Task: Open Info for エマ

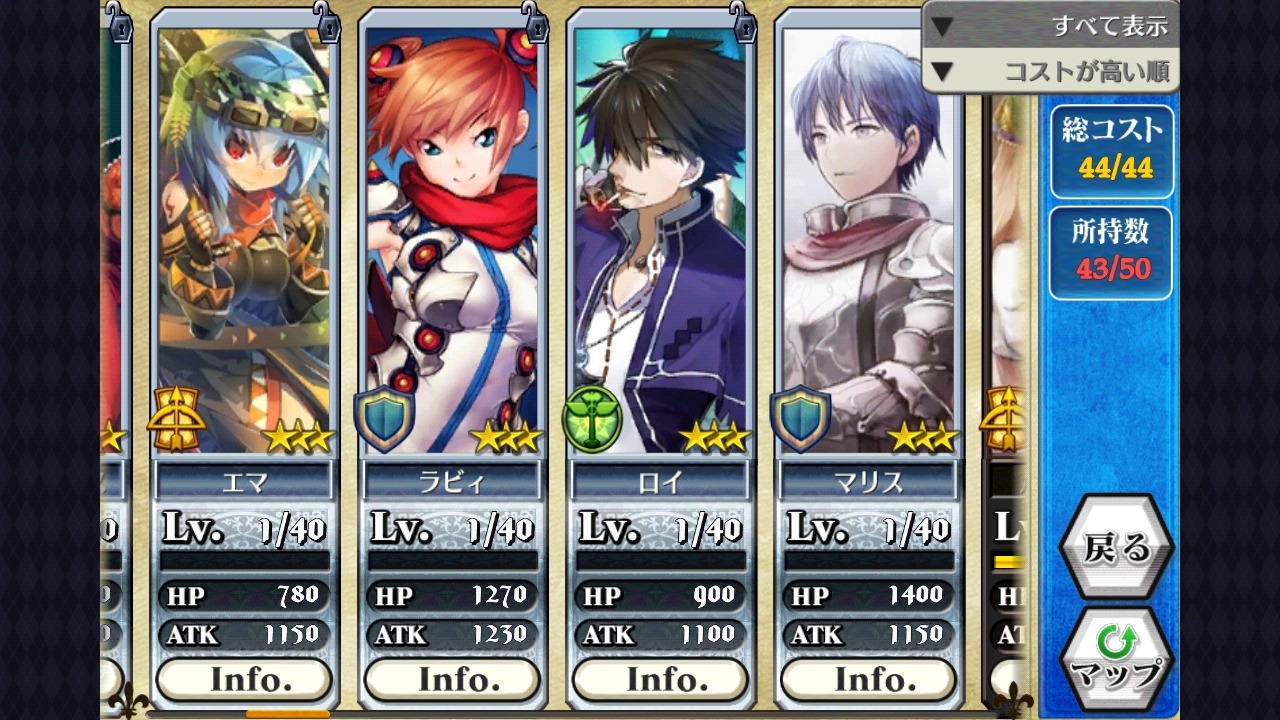Action: [244, 679]
